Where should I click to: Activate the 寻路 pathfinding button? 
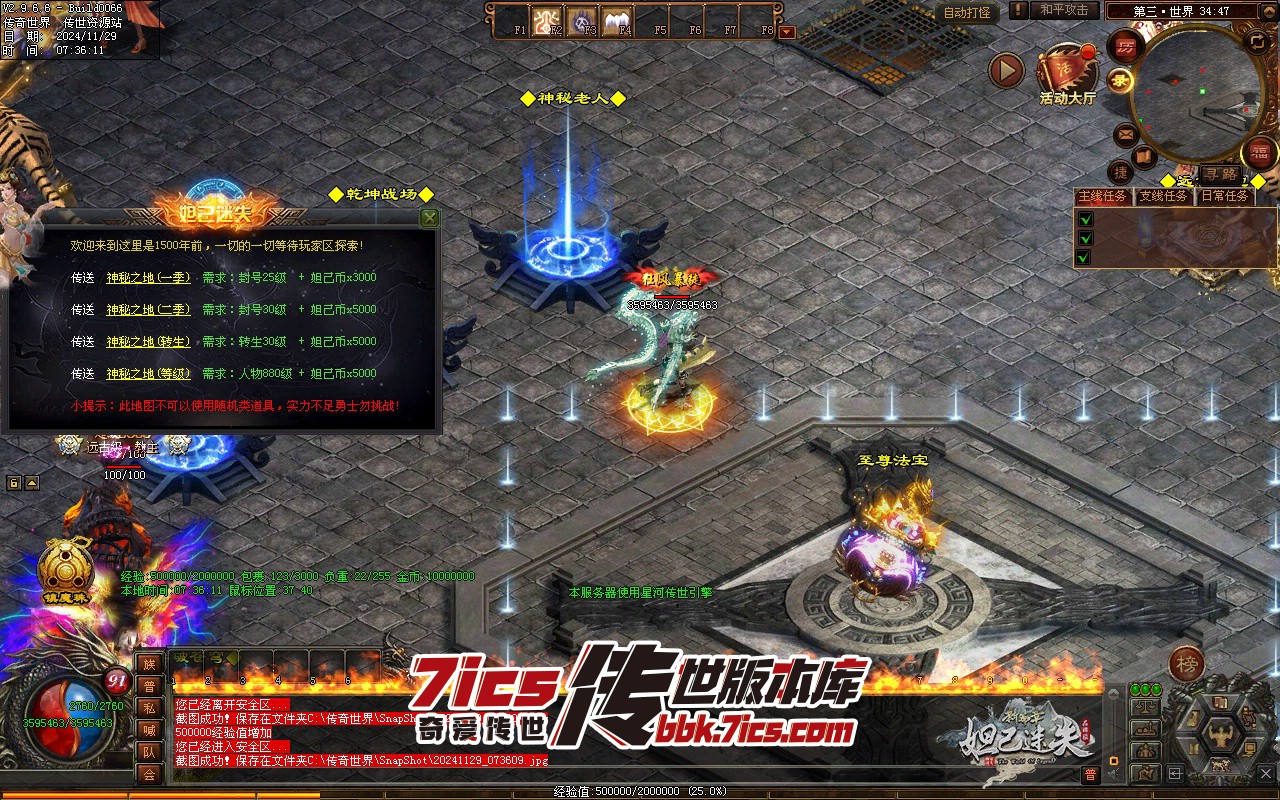point(1218,174)
